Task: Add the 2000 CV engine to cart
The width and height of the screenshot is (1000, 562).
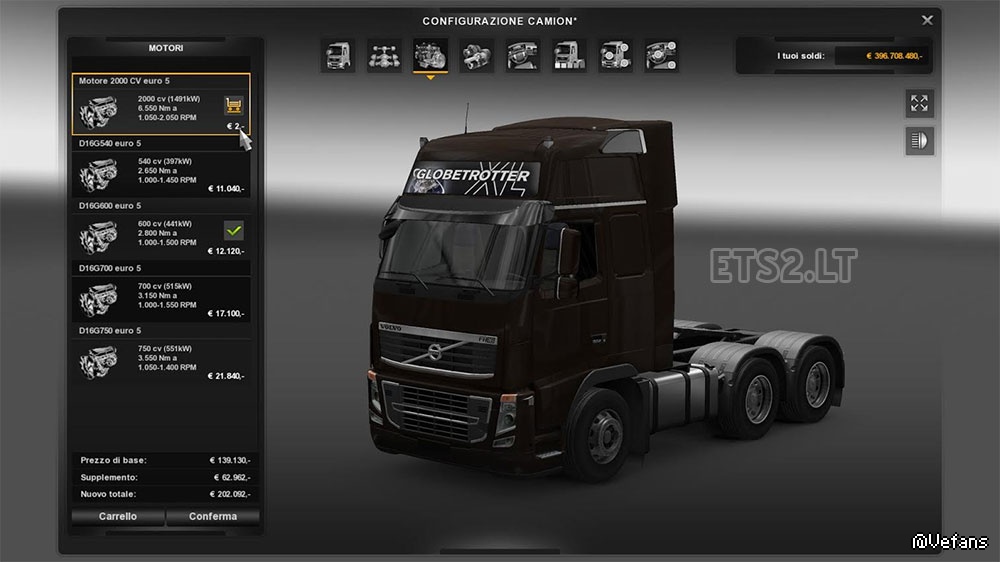Action: [x=234, y=104]
